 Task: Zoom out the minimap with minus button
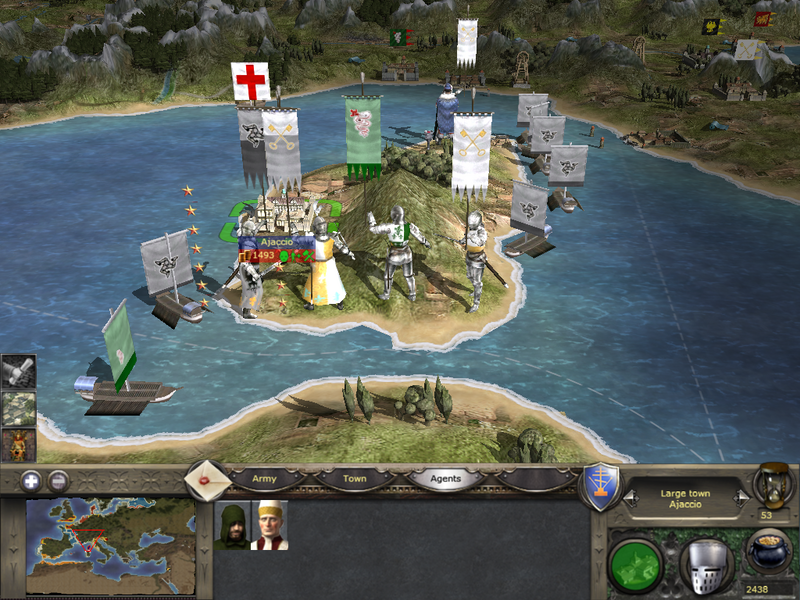[x=59, y=480]
